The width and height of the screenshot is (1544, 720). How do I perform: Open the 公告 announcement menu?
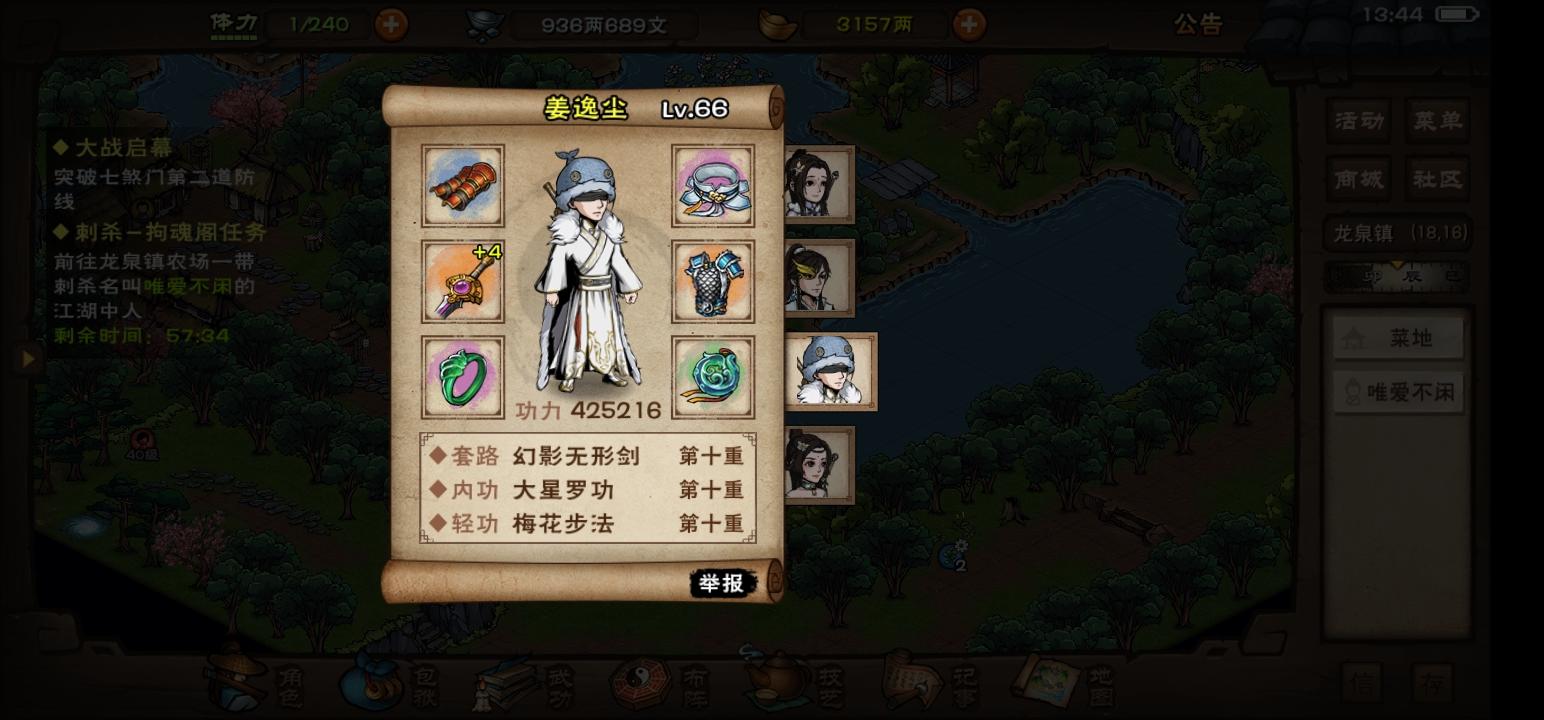tap(1199, 25)
